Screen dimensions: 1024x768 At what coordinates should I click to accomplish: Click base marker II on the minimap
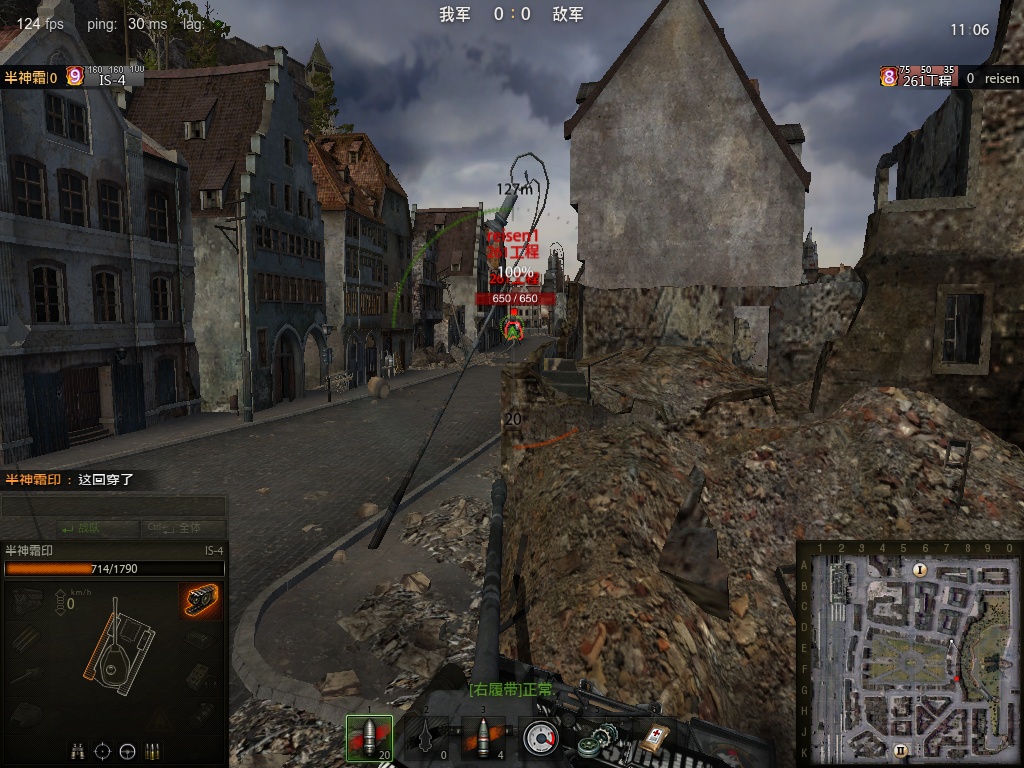[900, 749]
